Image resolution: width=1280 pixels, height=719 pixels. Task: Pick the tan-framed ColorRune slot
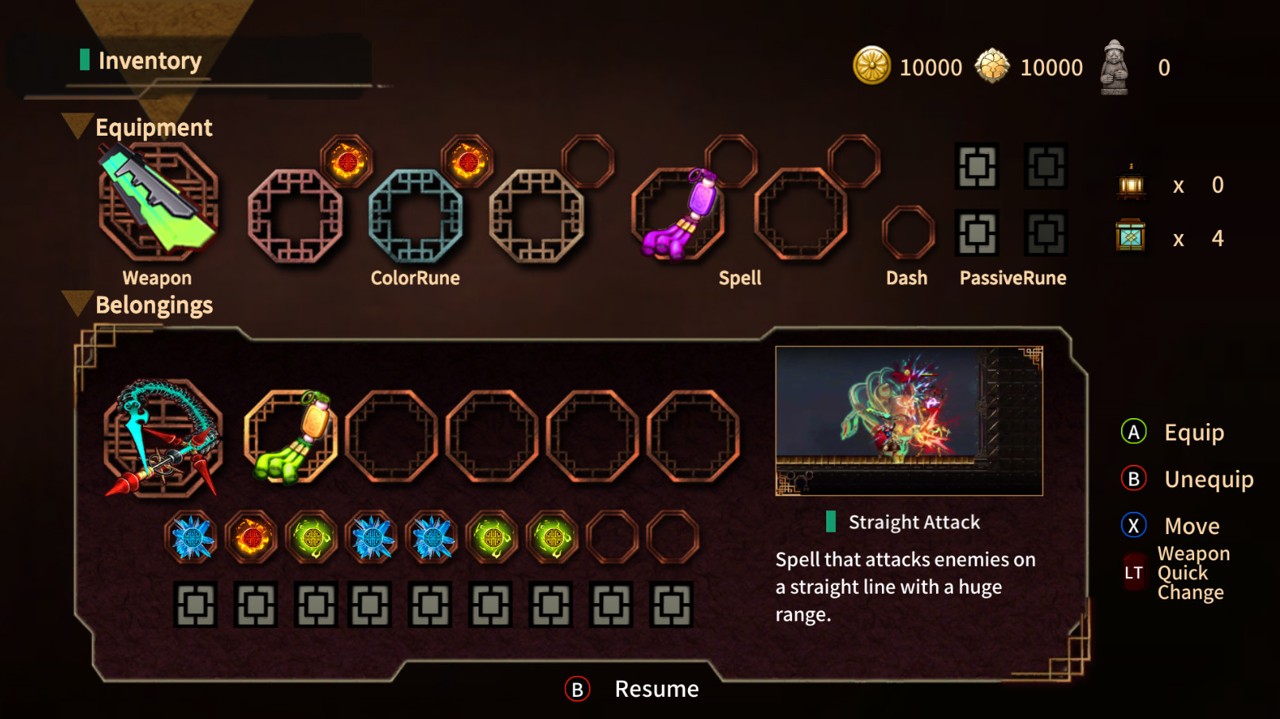[537, 215]
